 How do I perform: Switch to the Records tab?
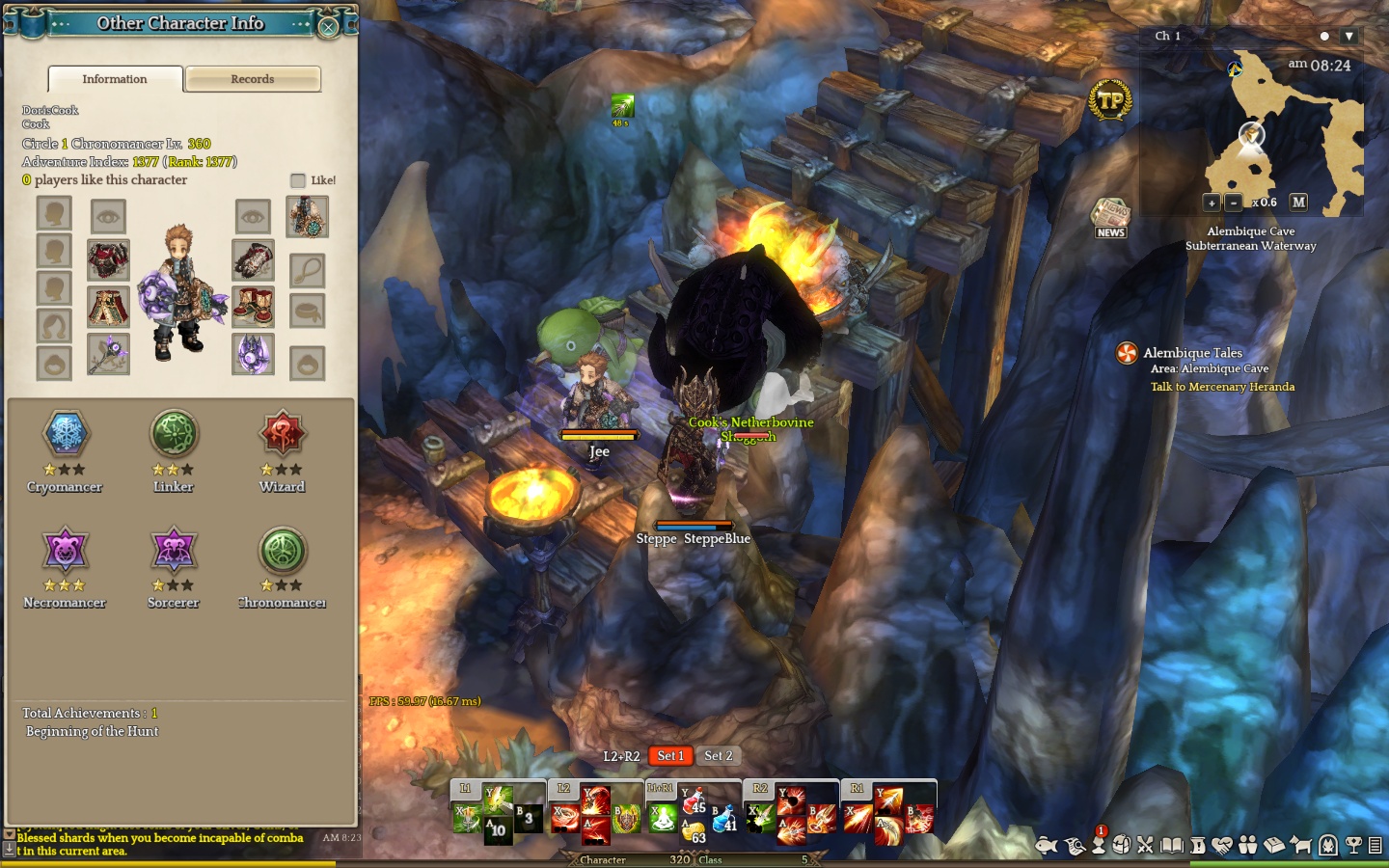[x=253, y=79]
